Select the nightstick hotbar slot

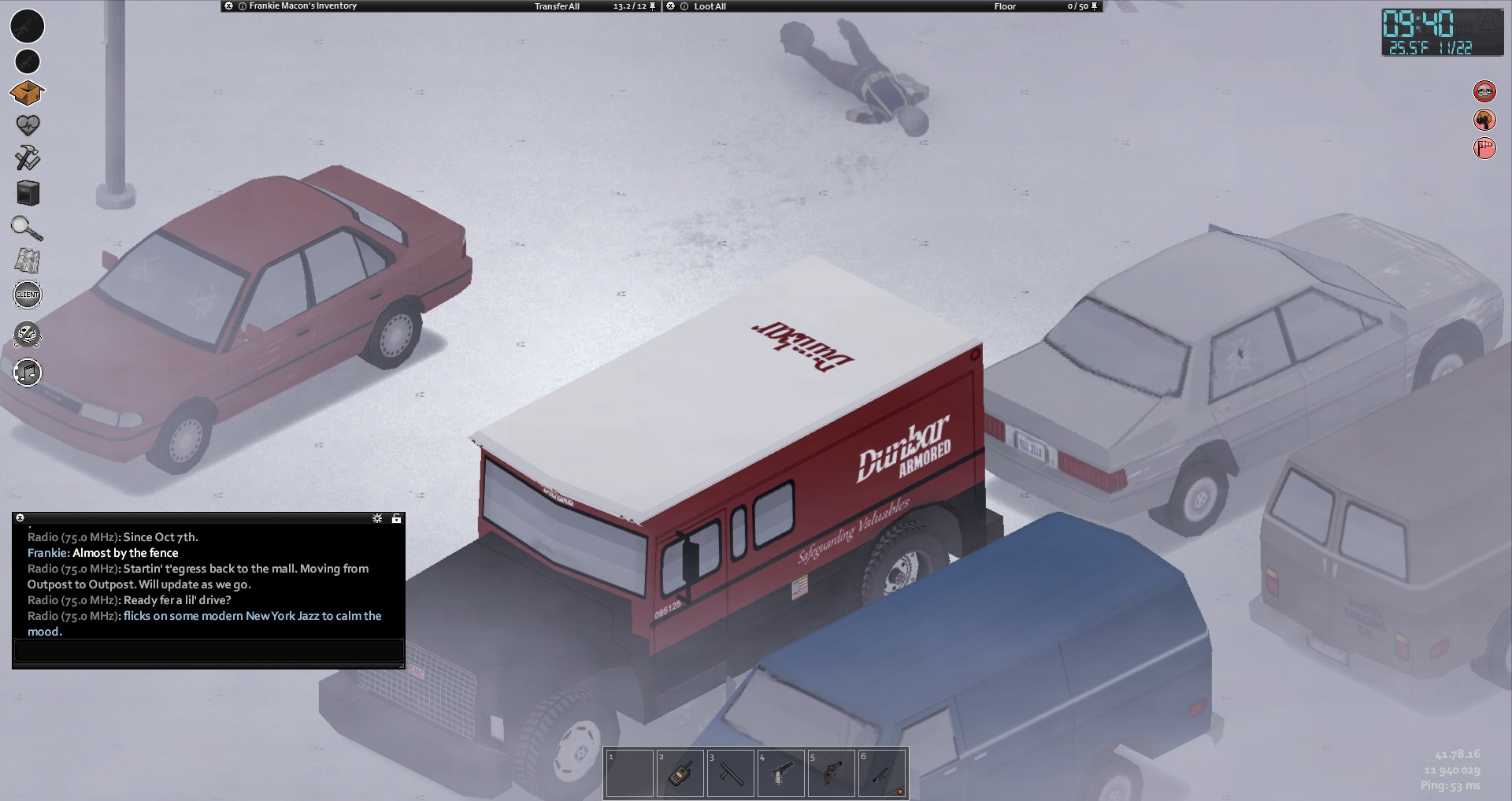tap(730, 773)
